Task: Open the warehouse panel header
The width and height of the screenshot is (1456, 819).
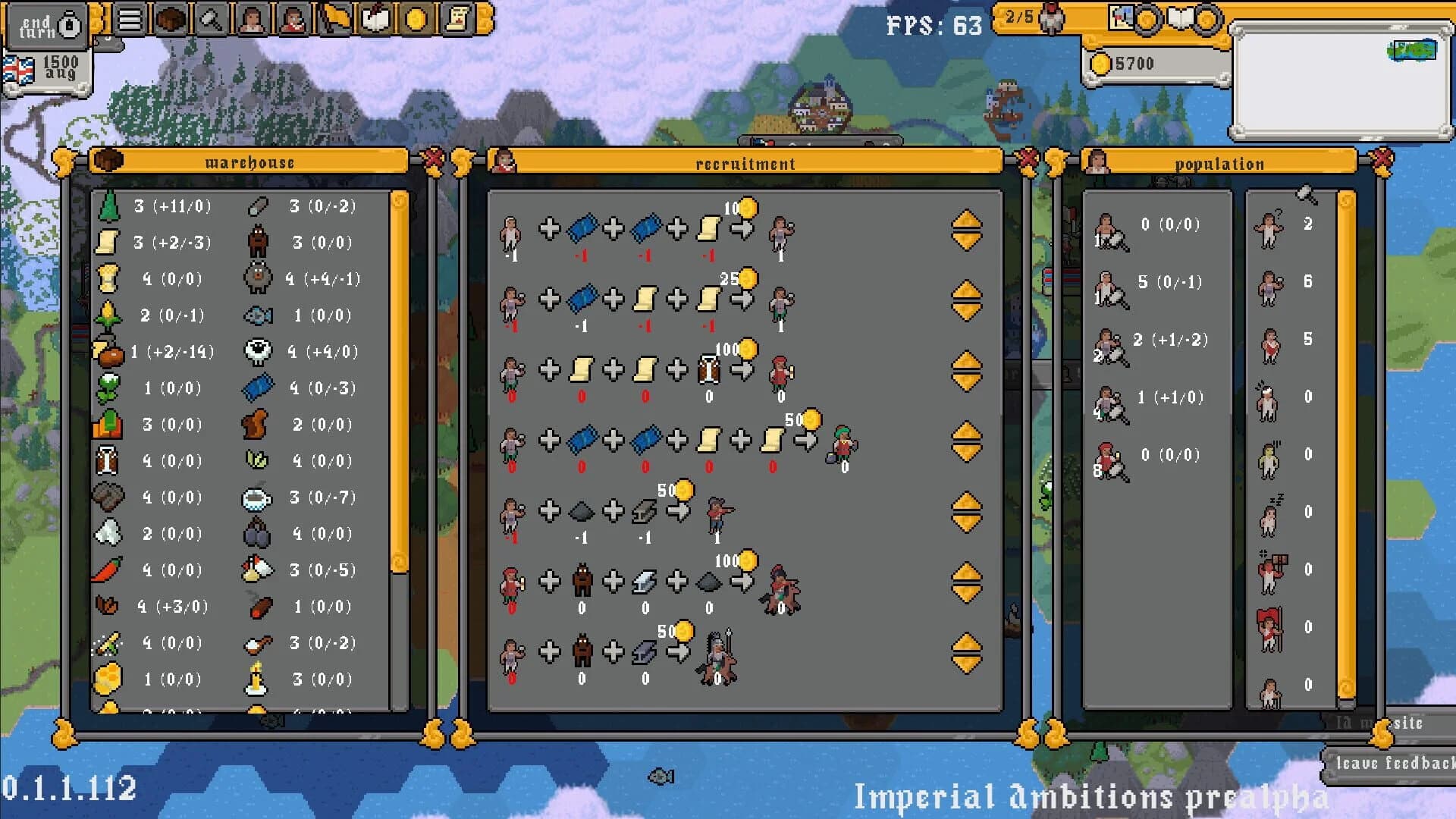Action: pos(250,162)
